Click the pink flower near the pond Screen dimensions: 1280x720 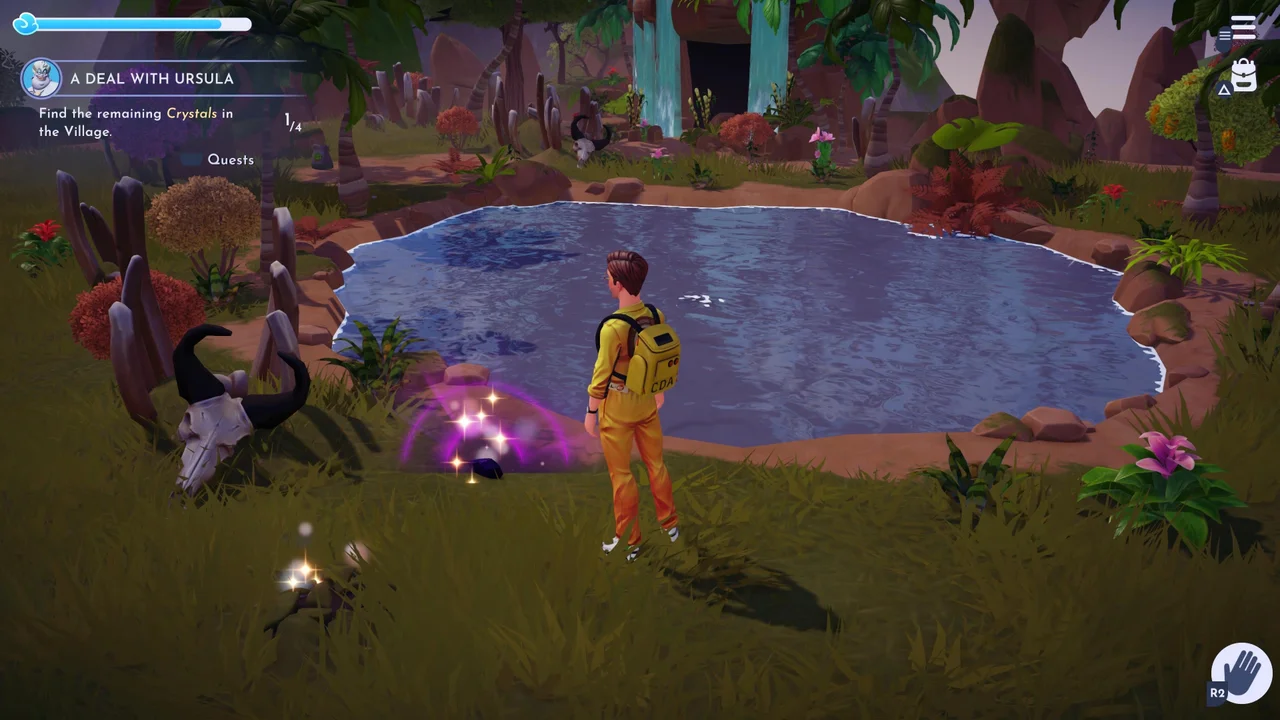click(x=1168, y=450)
